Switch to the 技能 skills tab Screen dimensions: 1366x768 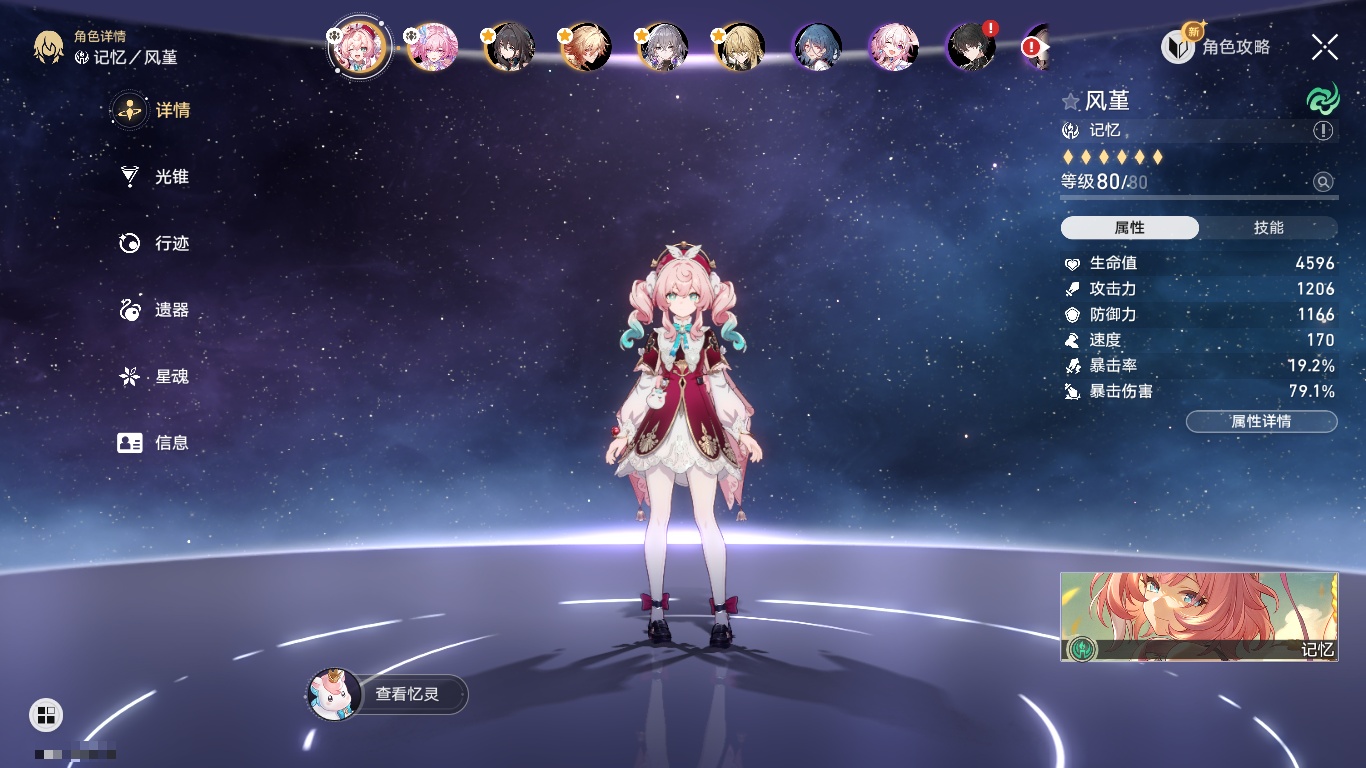(1268, 228)
